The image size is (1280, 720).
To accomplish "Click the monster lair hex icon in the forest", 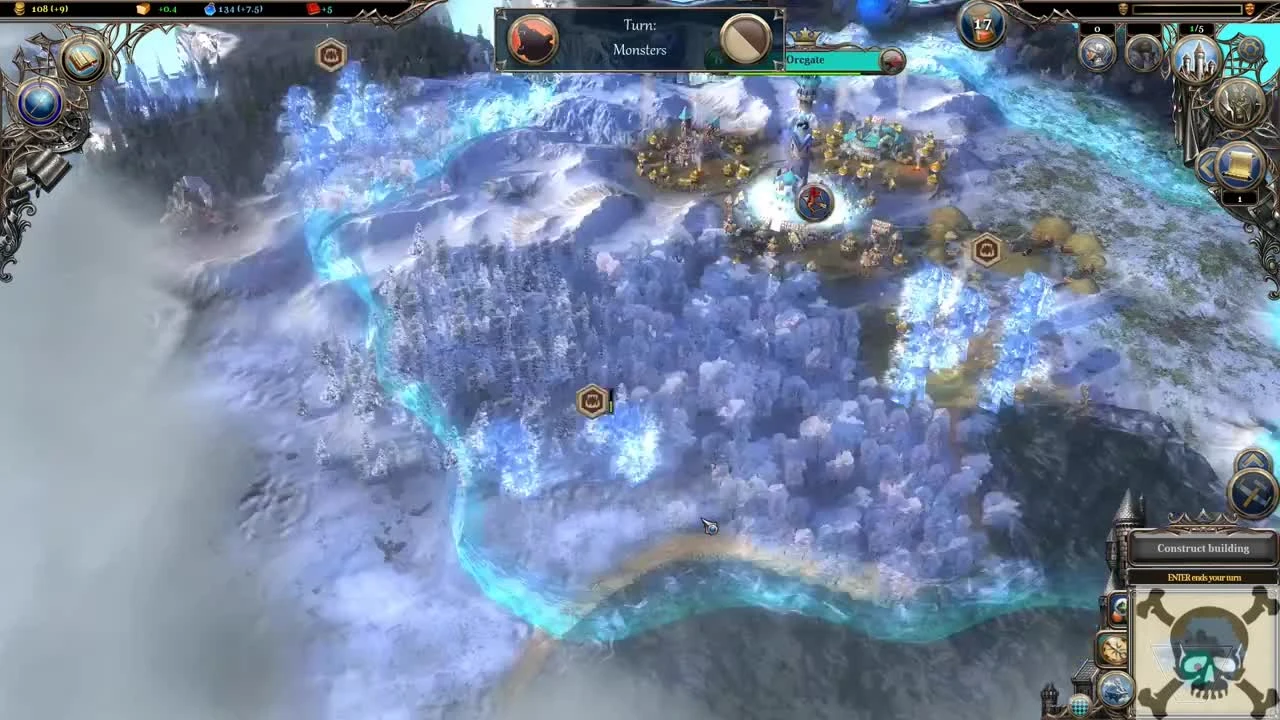I will 592,401.
